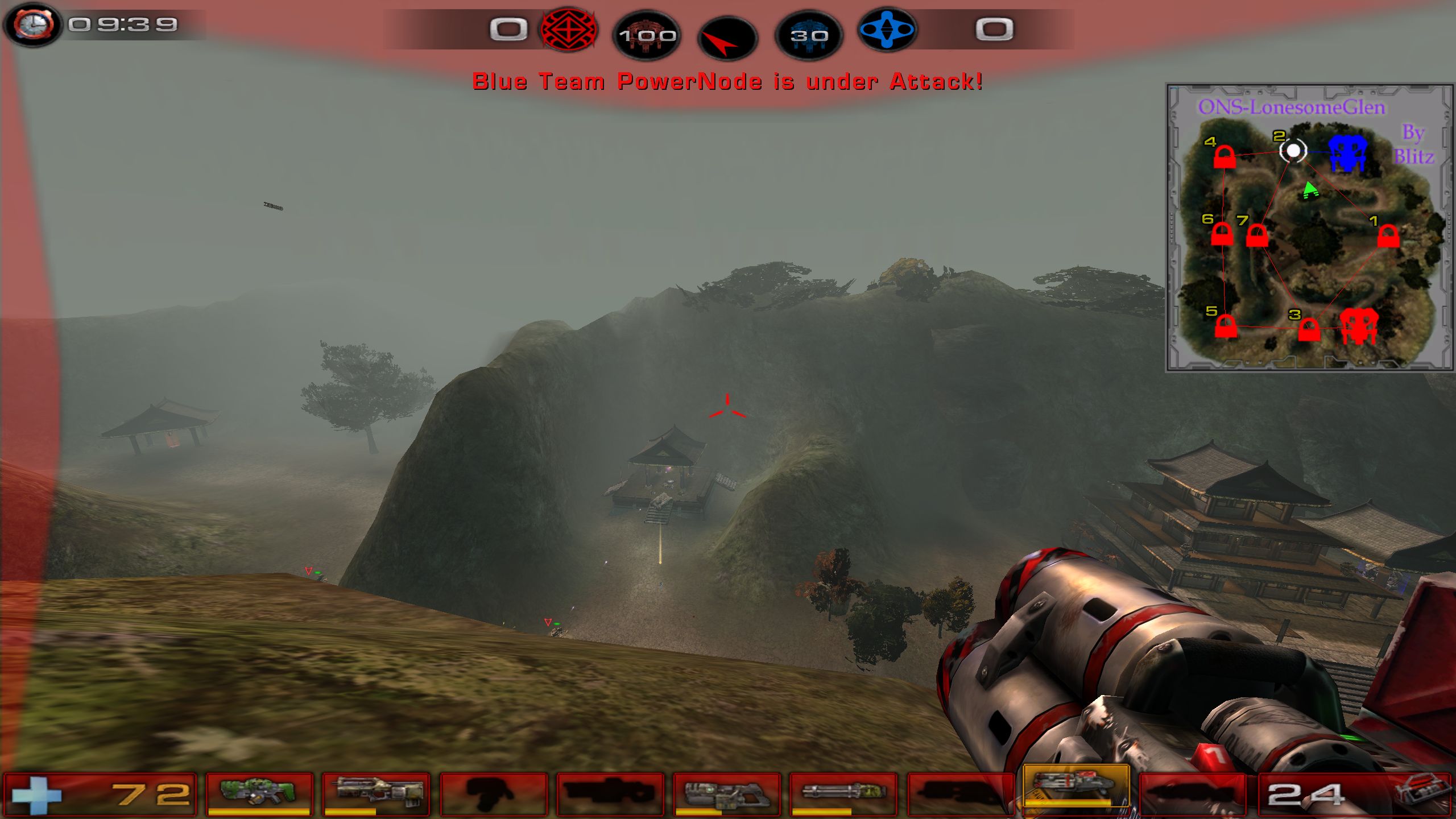Pick locked power node 5 on minimap
Screen dimensions: 1456x819
[1226, 326]
